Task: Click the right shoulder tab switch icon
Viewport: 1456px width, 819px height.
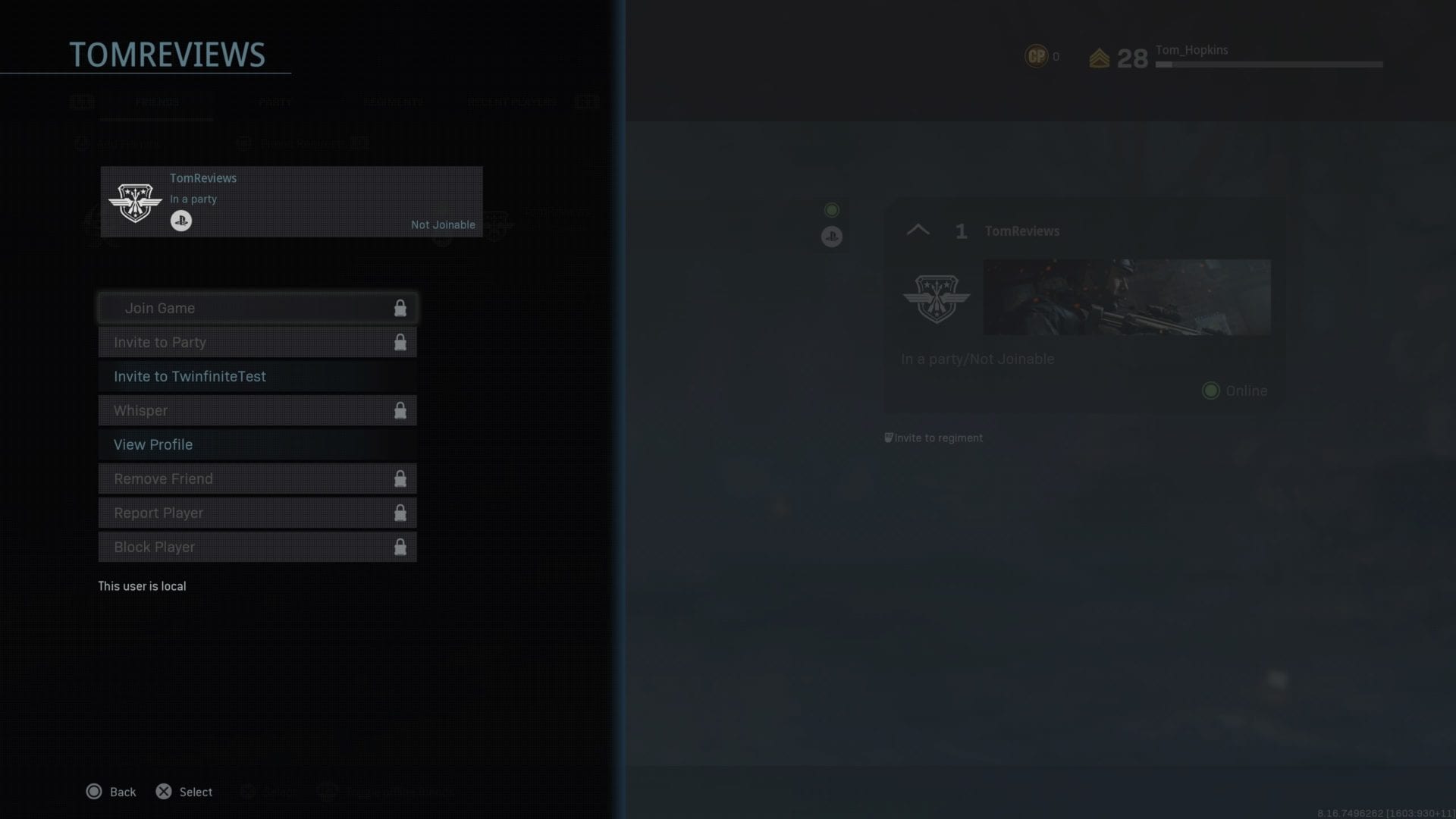Action: 586,102
